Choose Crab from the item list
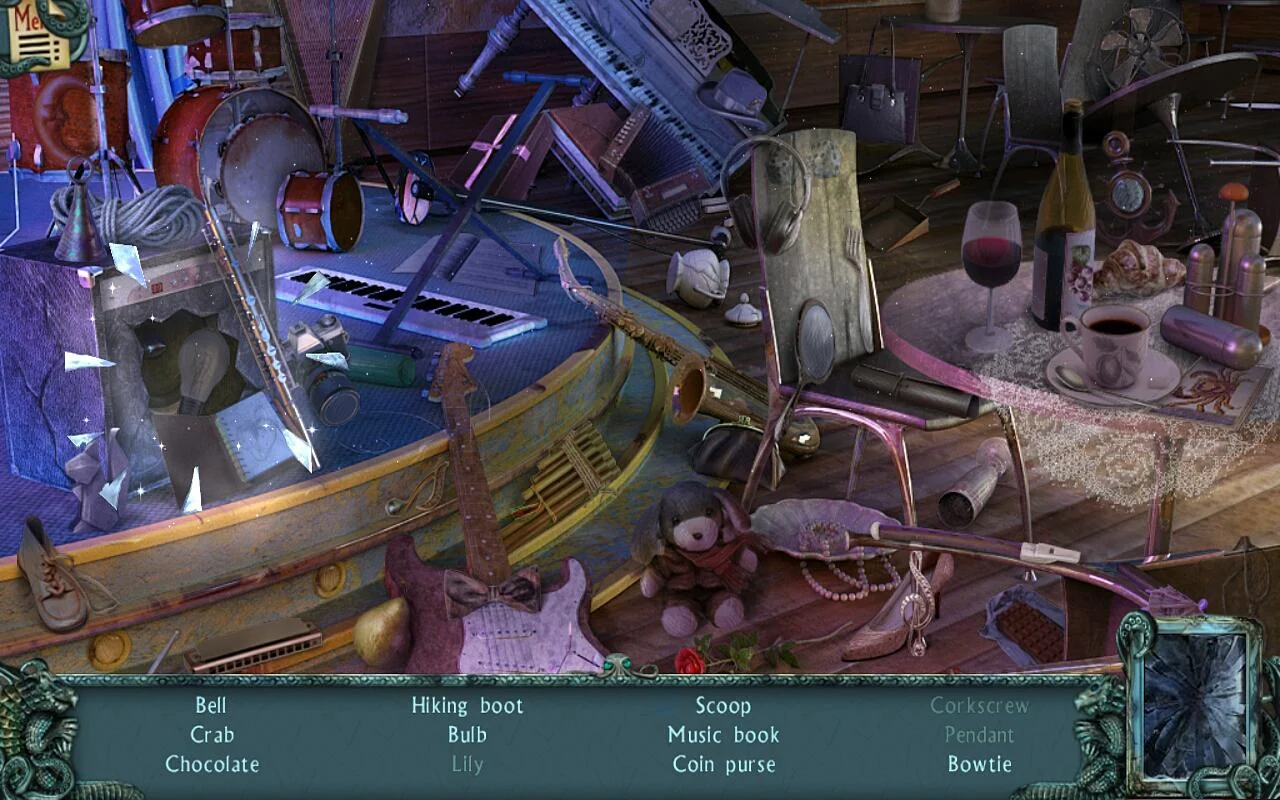 [212, 735]
